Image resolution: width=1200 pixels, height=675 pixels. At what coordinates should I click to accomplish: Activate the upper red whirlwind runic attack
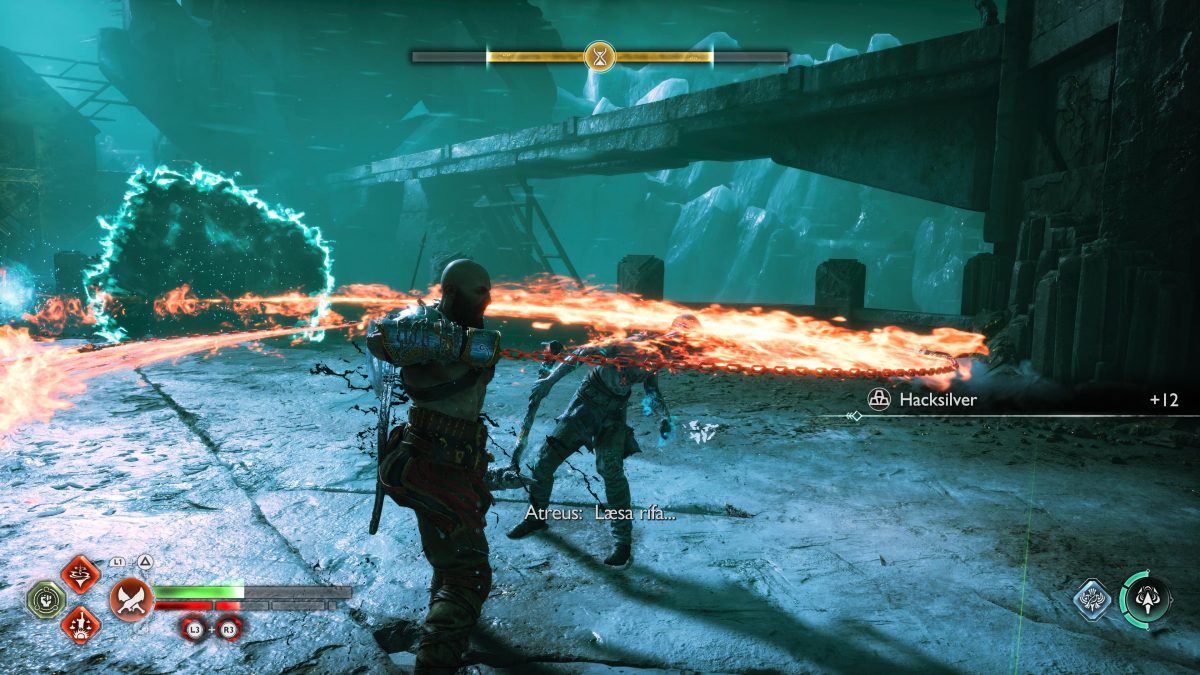[x=80, y=574]
